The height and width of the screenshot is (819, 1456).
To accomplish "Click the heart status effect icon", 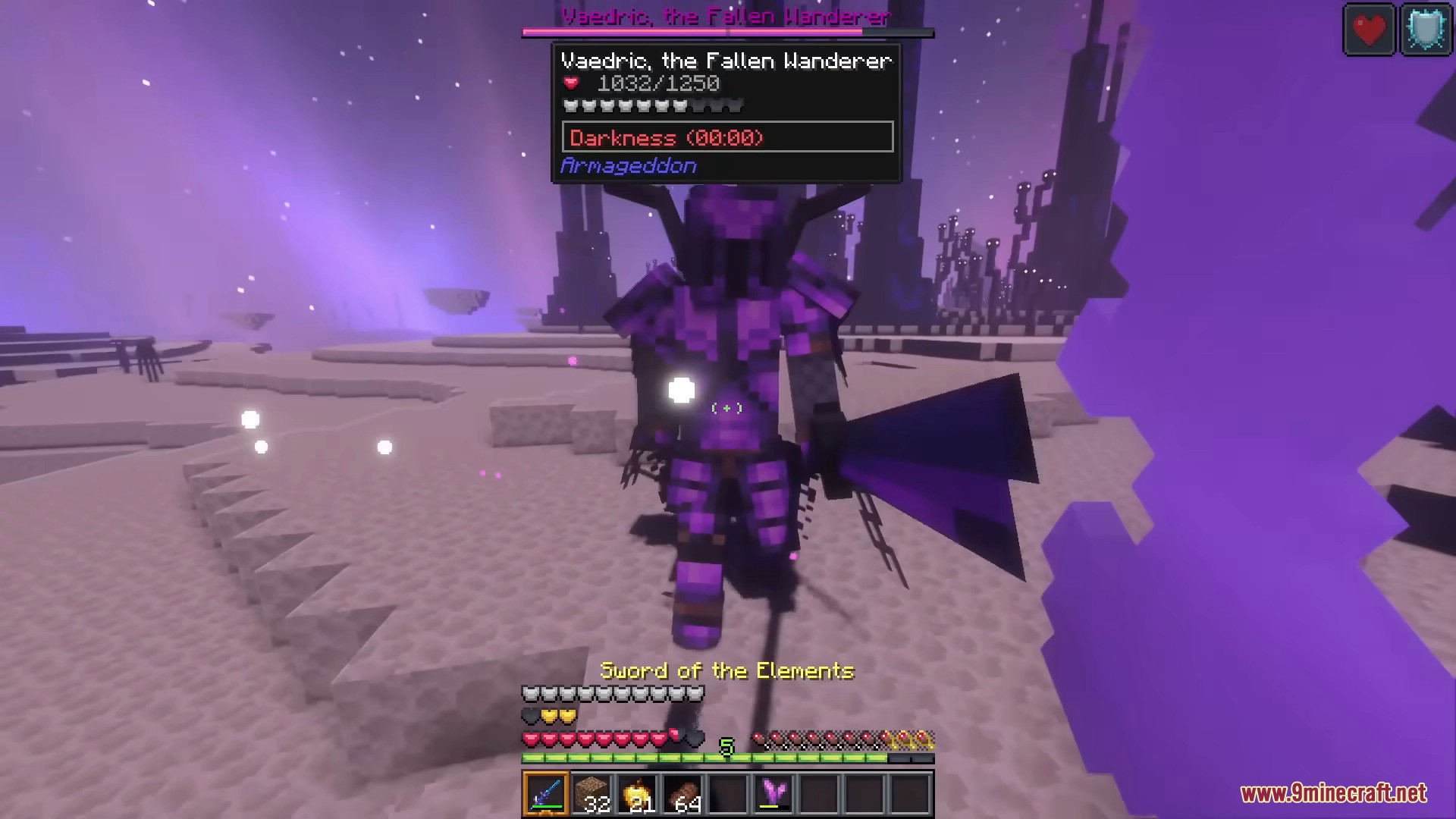I will [1370, 29].
